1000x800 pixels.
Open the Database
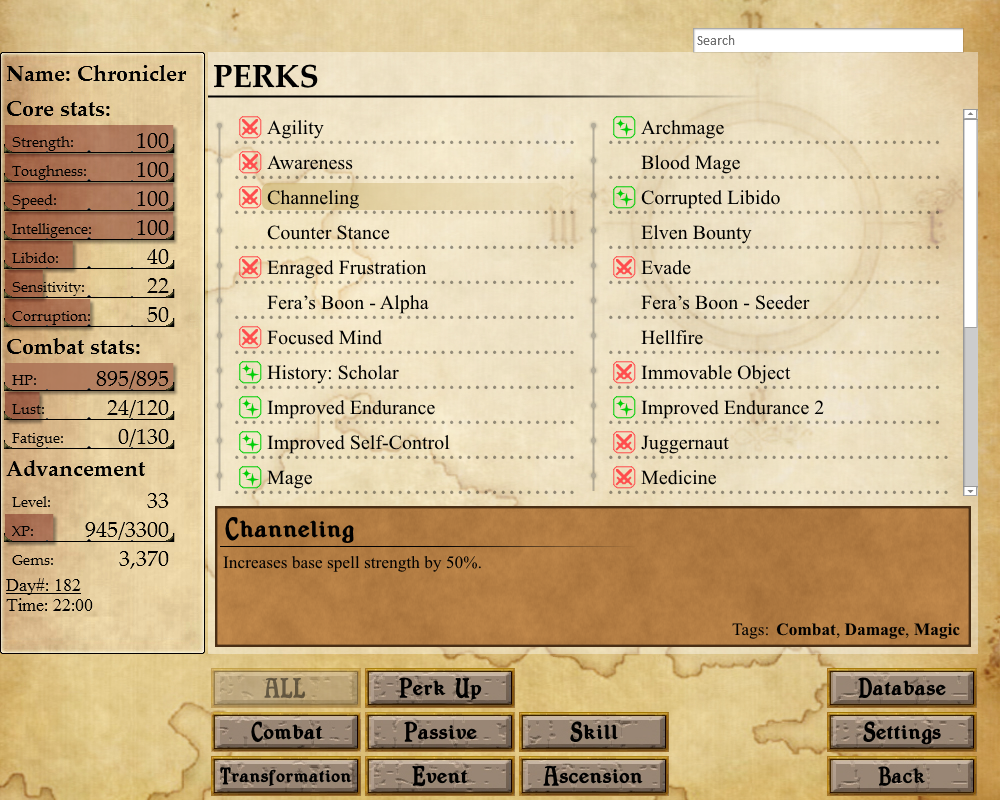coord(902,688)
